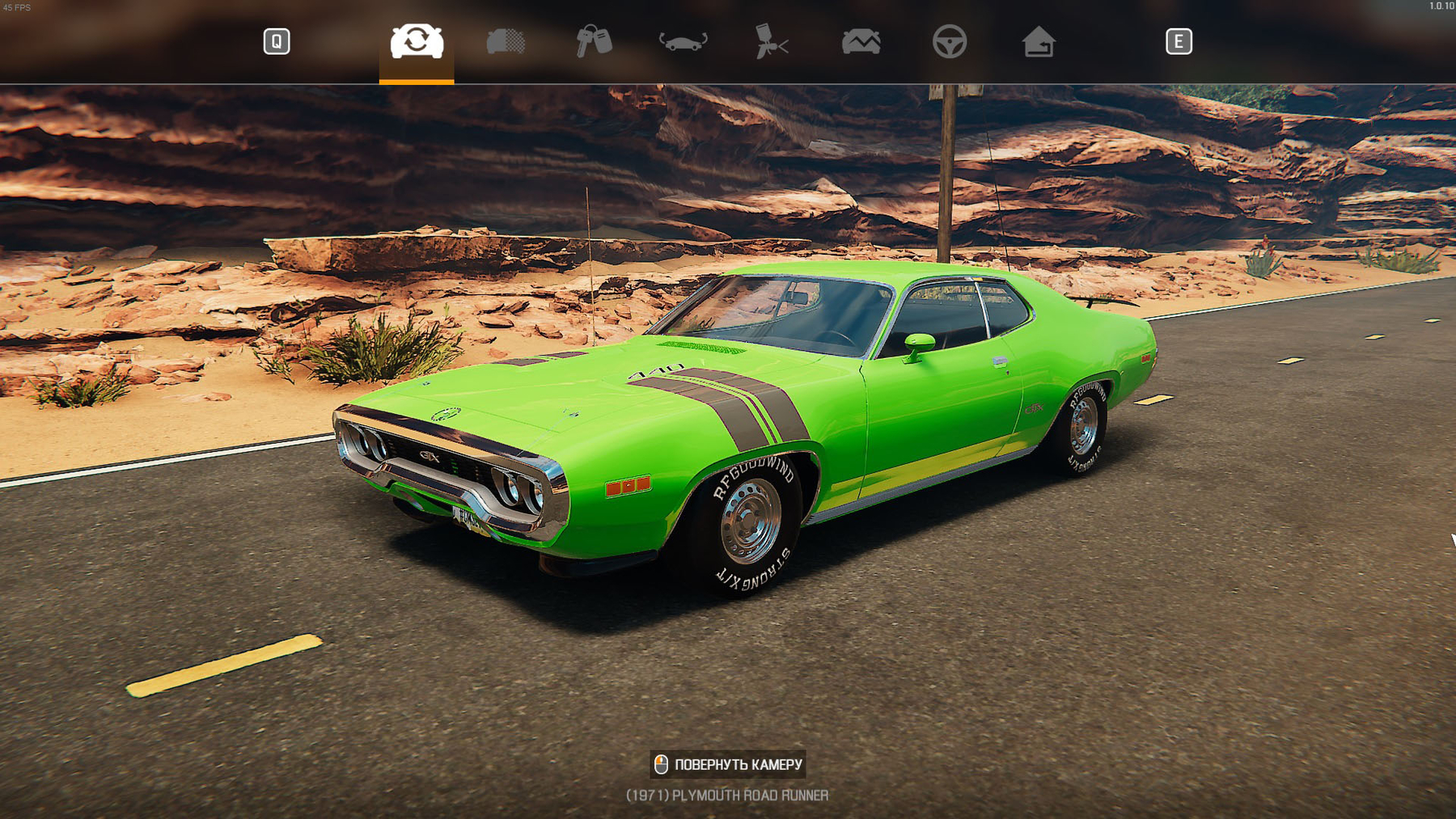This screenshot has height=819, width=1456.
Task: Select the steering wheel tab
Action: [949, 41]
